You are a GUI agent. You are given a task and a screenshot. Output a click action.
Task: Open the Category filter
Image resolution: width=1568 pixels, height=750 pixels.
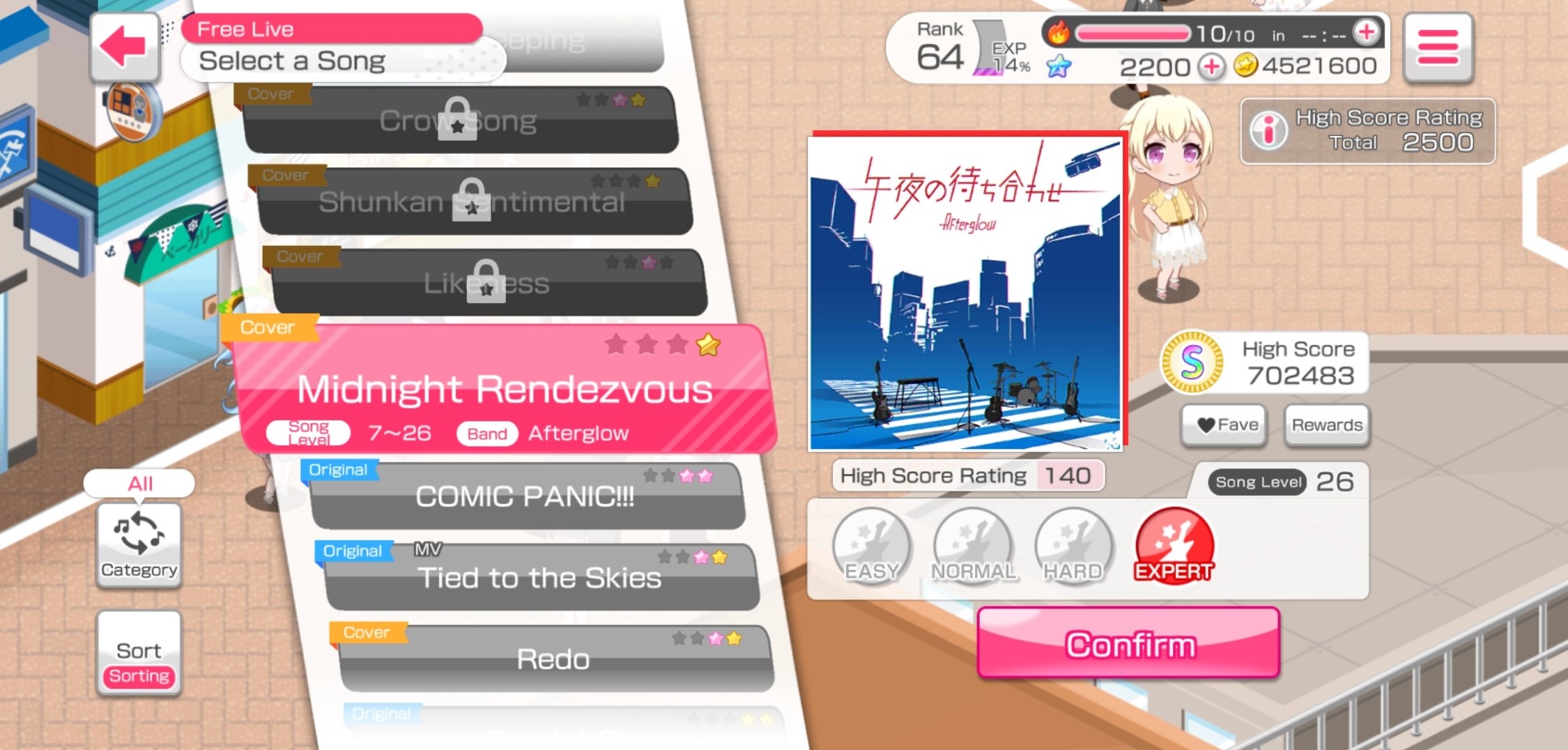[x=139, y=545]
